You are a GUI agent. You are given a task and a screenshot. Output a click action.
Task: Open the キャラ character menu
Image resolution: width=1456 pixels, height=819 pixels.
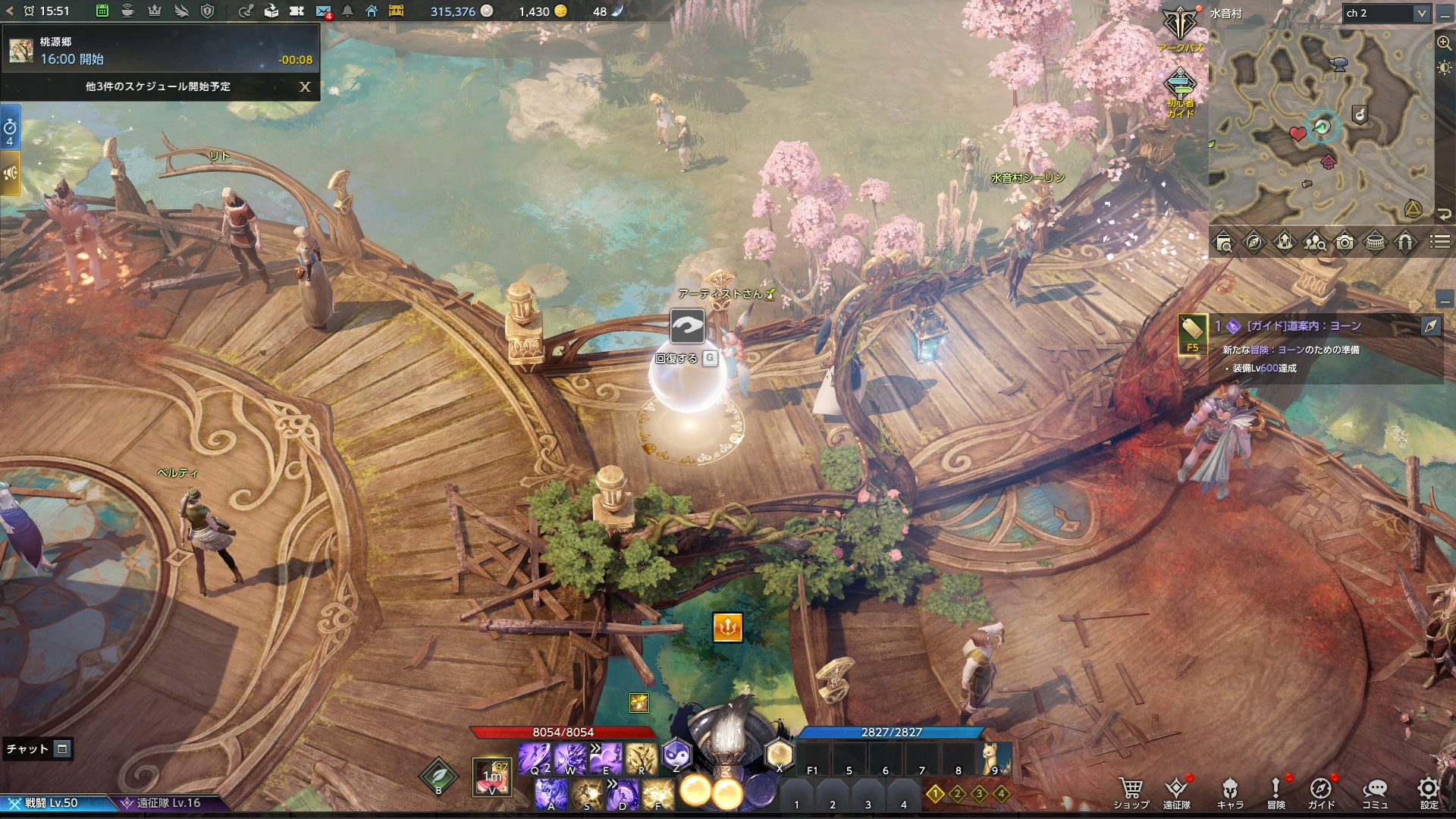click(x=1230, y=793)
